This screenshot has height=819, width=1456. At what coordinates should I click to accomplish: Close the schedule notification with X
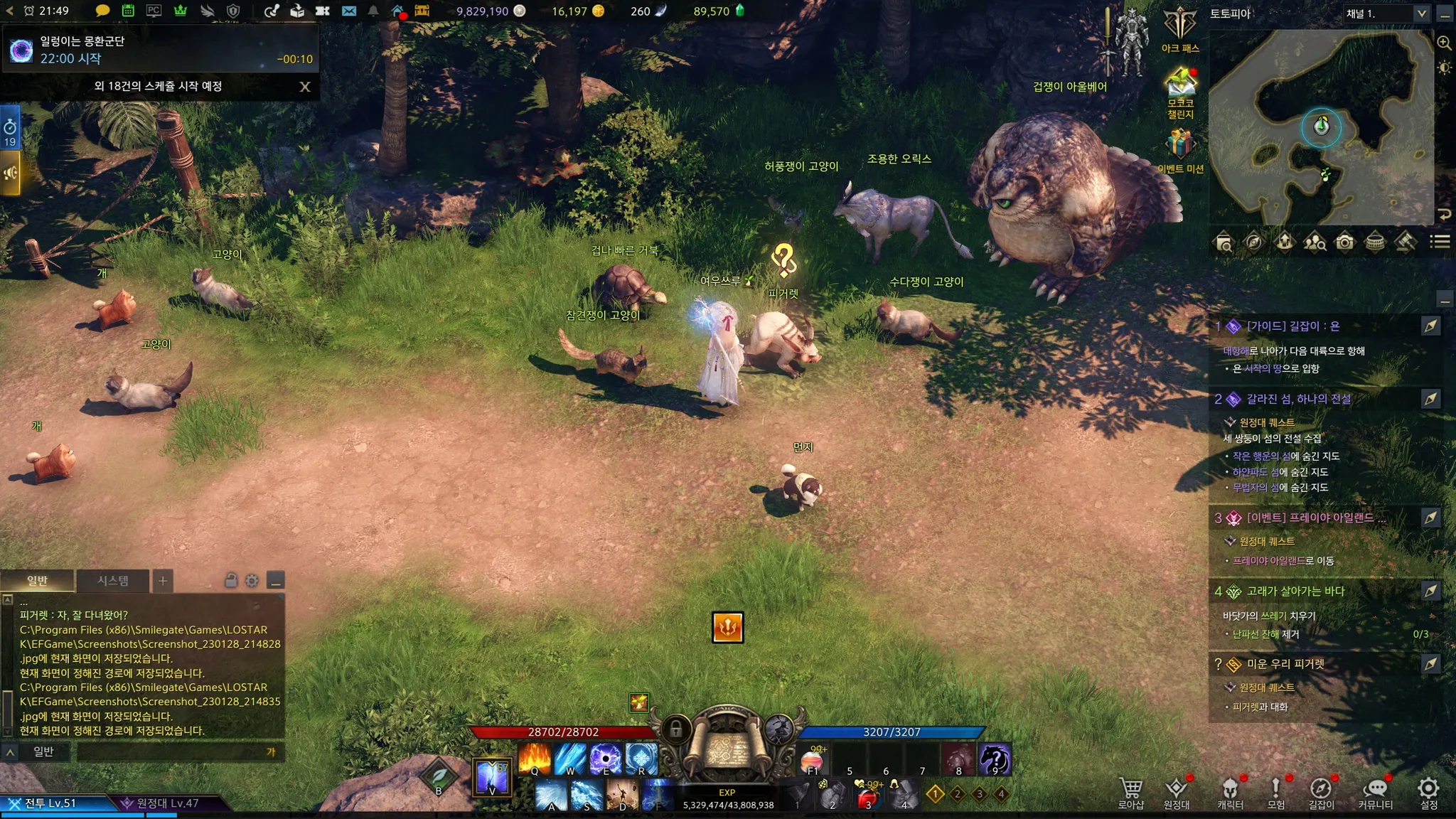(305, 87)
